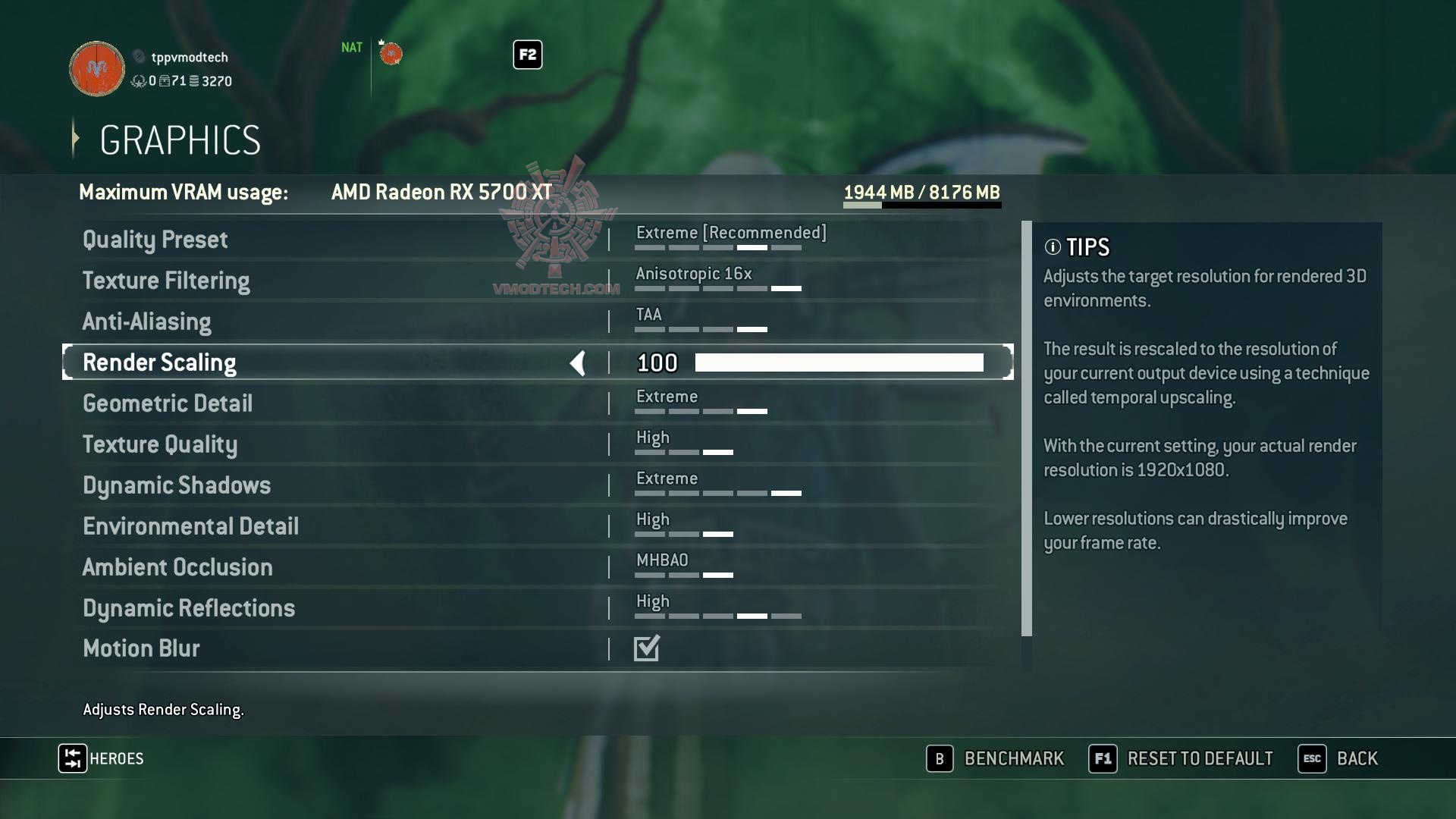The image size is (1456, 819).
Task: Open the Environmental Detail setting
Action: tap(190, 526)
